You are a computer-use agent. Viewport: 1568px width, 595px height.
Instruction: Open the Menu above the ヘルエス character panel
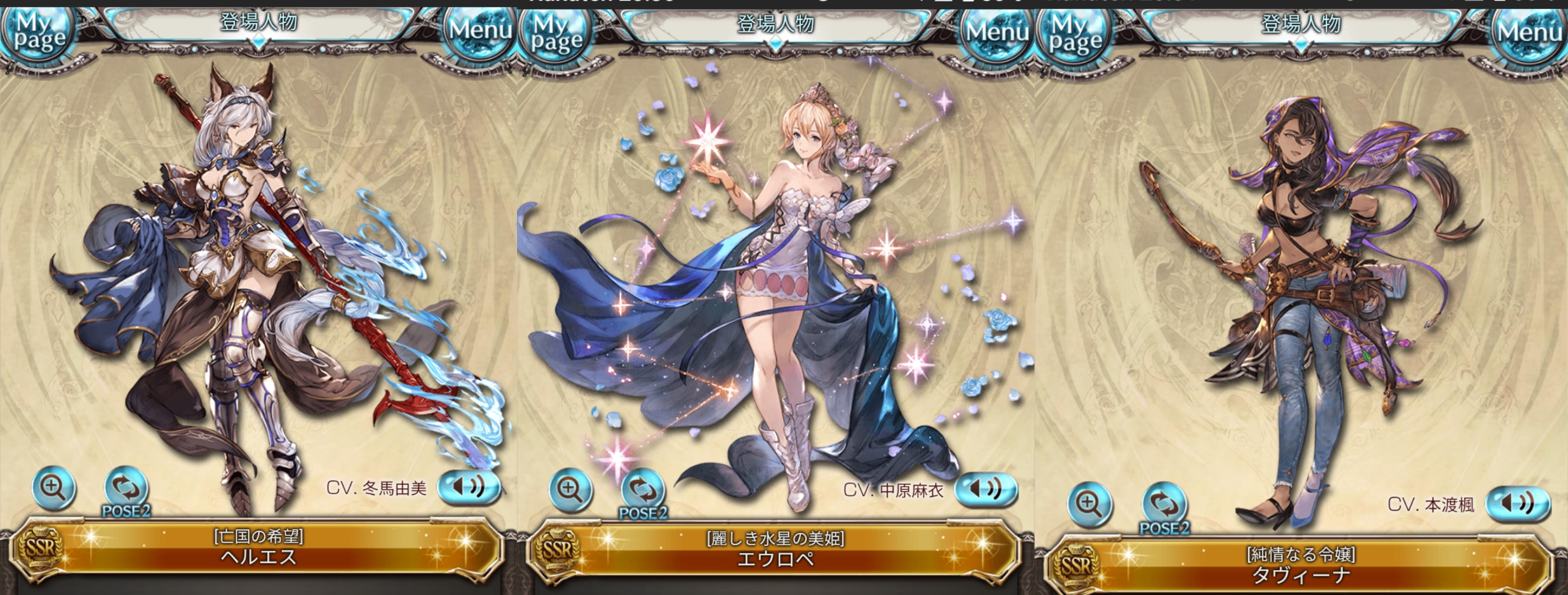480,30
